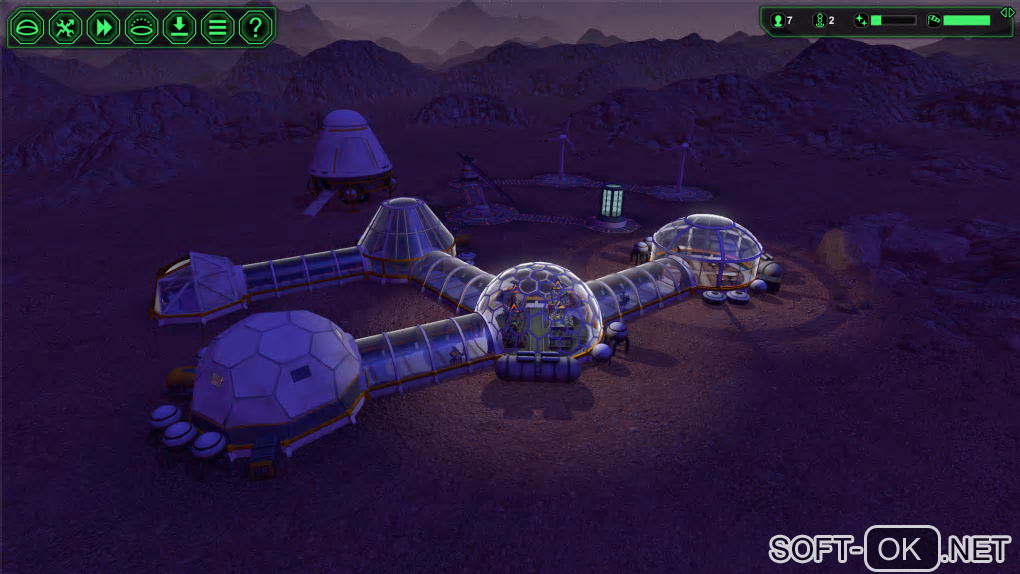Toggle fast-forward game speed
The height and width of the screenshot is (574, 1020).
pyautogui.click(x=103, y=27)
